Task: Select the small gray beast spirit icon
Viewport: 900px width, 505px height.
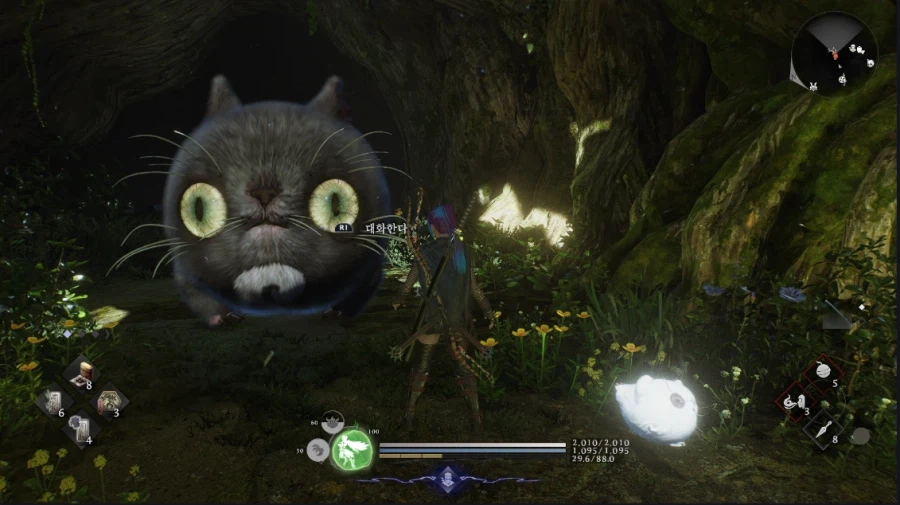Action: coord(320,451)
